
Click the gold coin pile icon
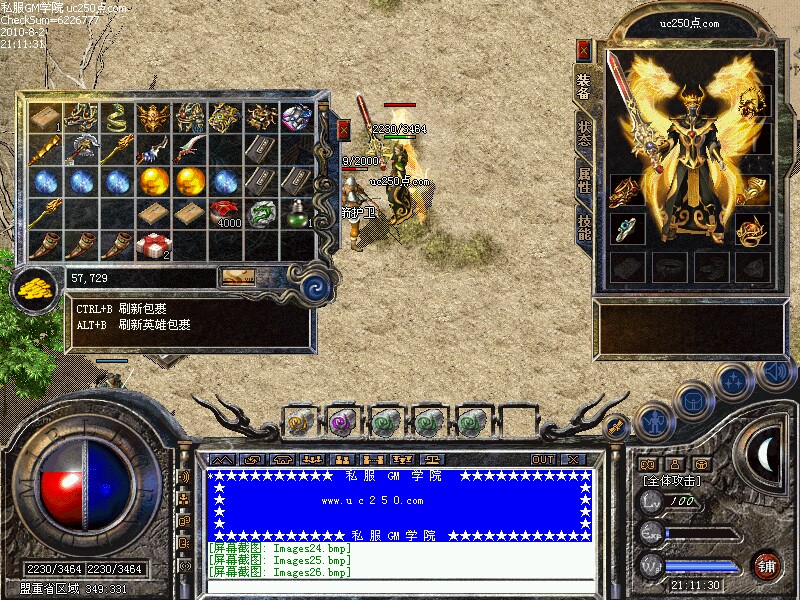click(36, 289)
